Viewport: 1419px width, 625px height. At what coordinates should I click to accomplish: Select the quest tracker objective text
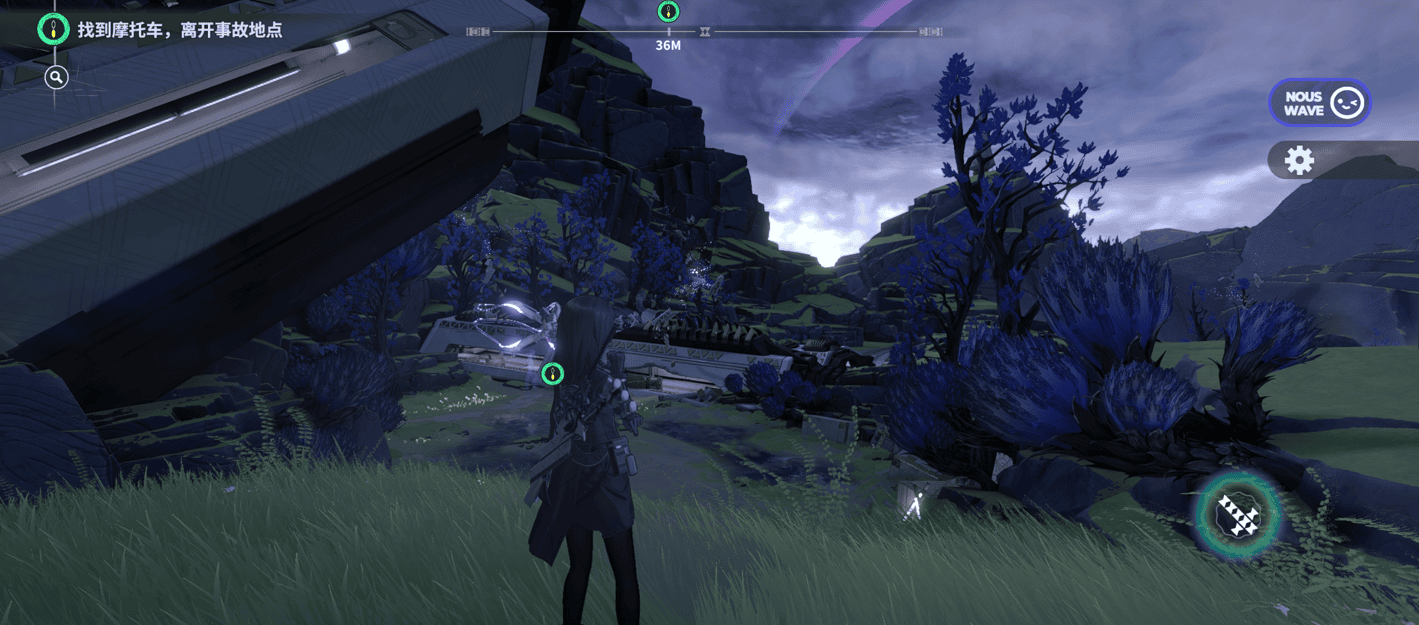point(180,30)
